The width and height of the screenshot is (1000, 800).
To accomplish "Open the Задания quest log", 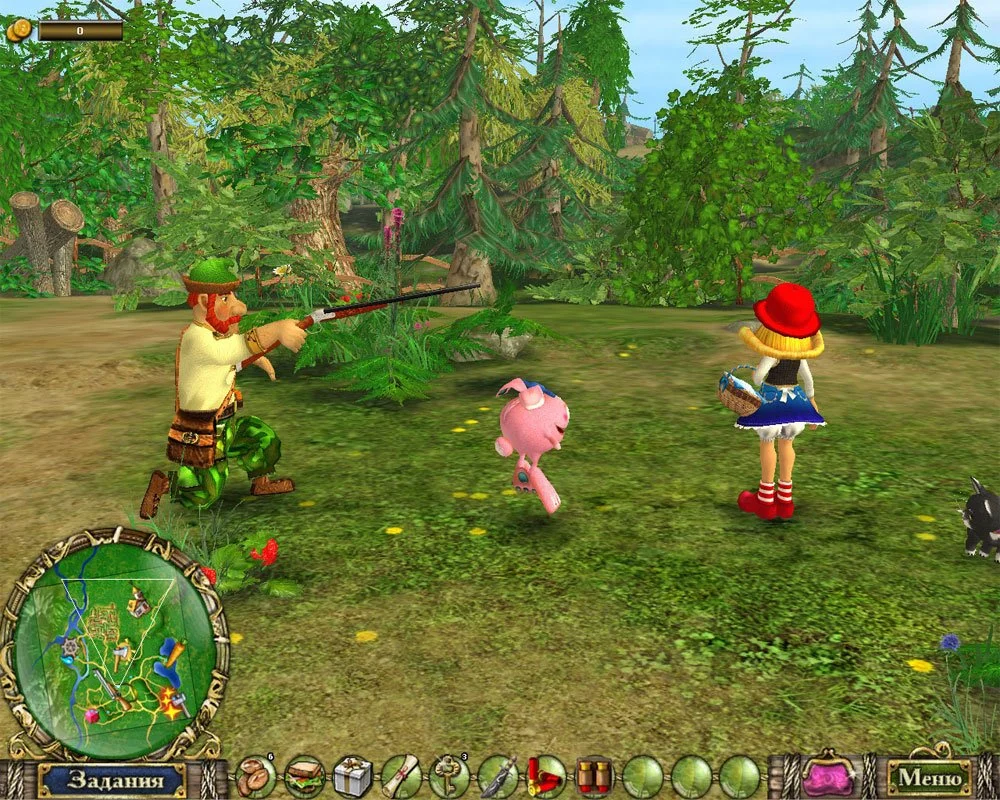I will pyautogui.click(x=111, y=779).
